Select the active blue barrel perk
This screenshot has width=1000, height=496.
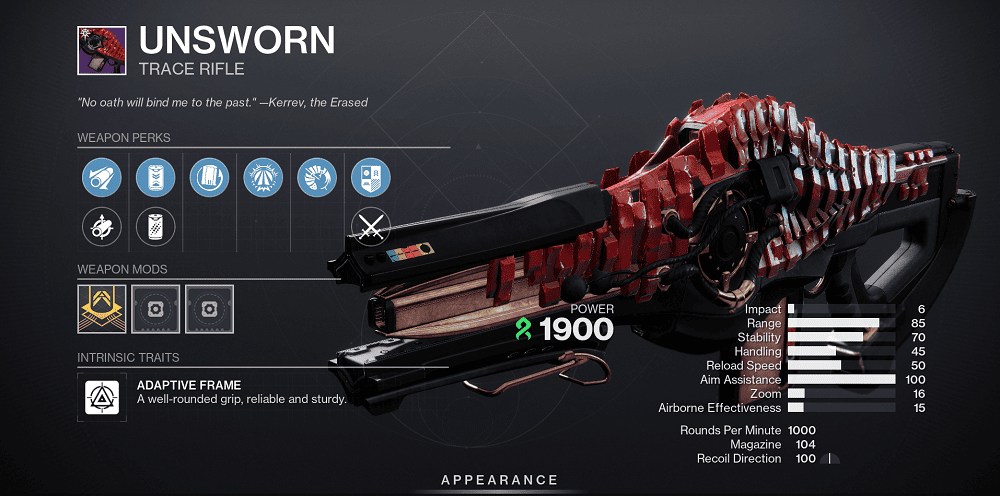tap(101, 178)
